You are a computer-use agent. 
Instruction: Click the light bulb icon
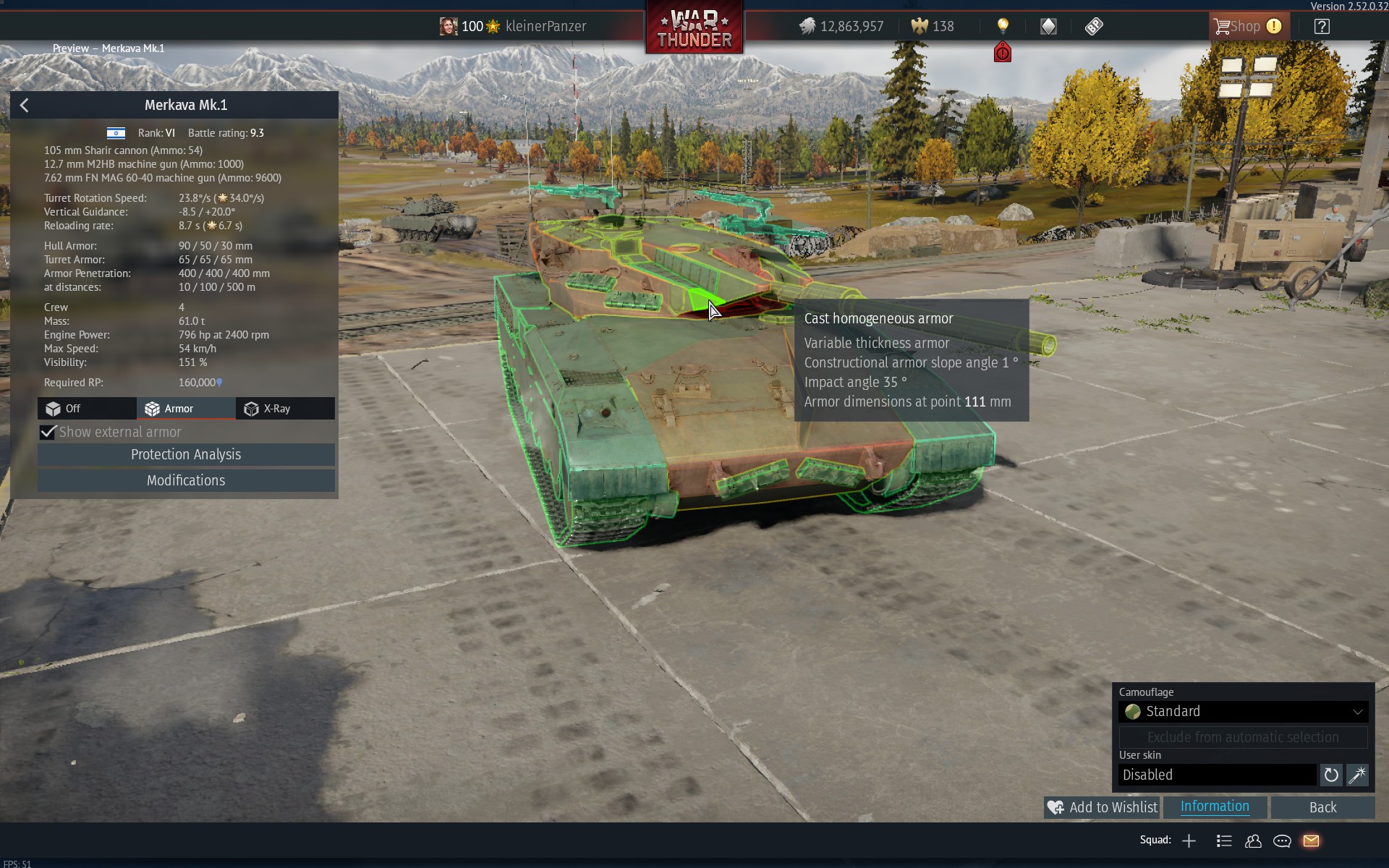pyautogui.click(x=1003, y=27)
